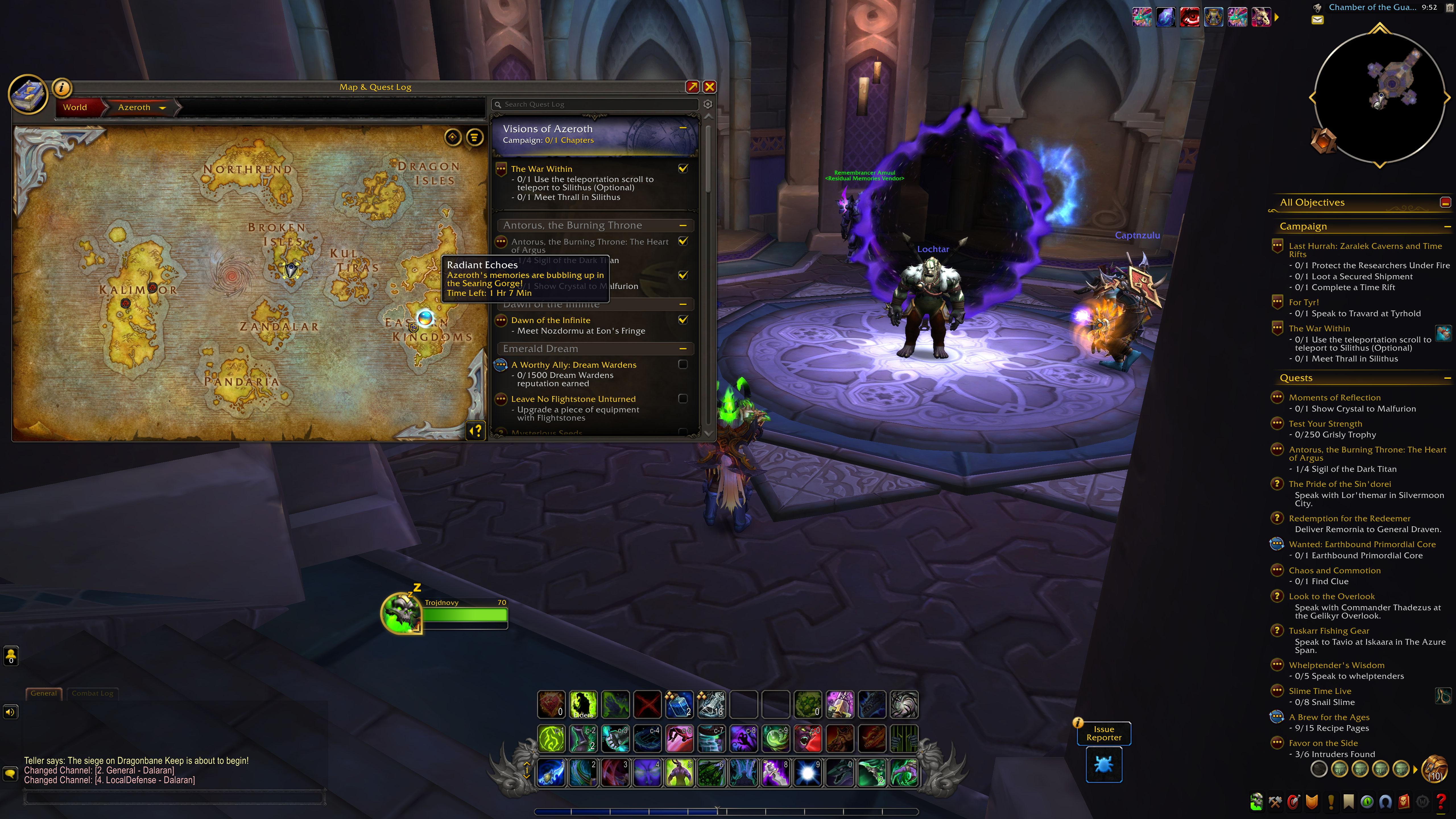Toggle tracking for A Worthy Ally: Dream Wardens

click(683, 365)
